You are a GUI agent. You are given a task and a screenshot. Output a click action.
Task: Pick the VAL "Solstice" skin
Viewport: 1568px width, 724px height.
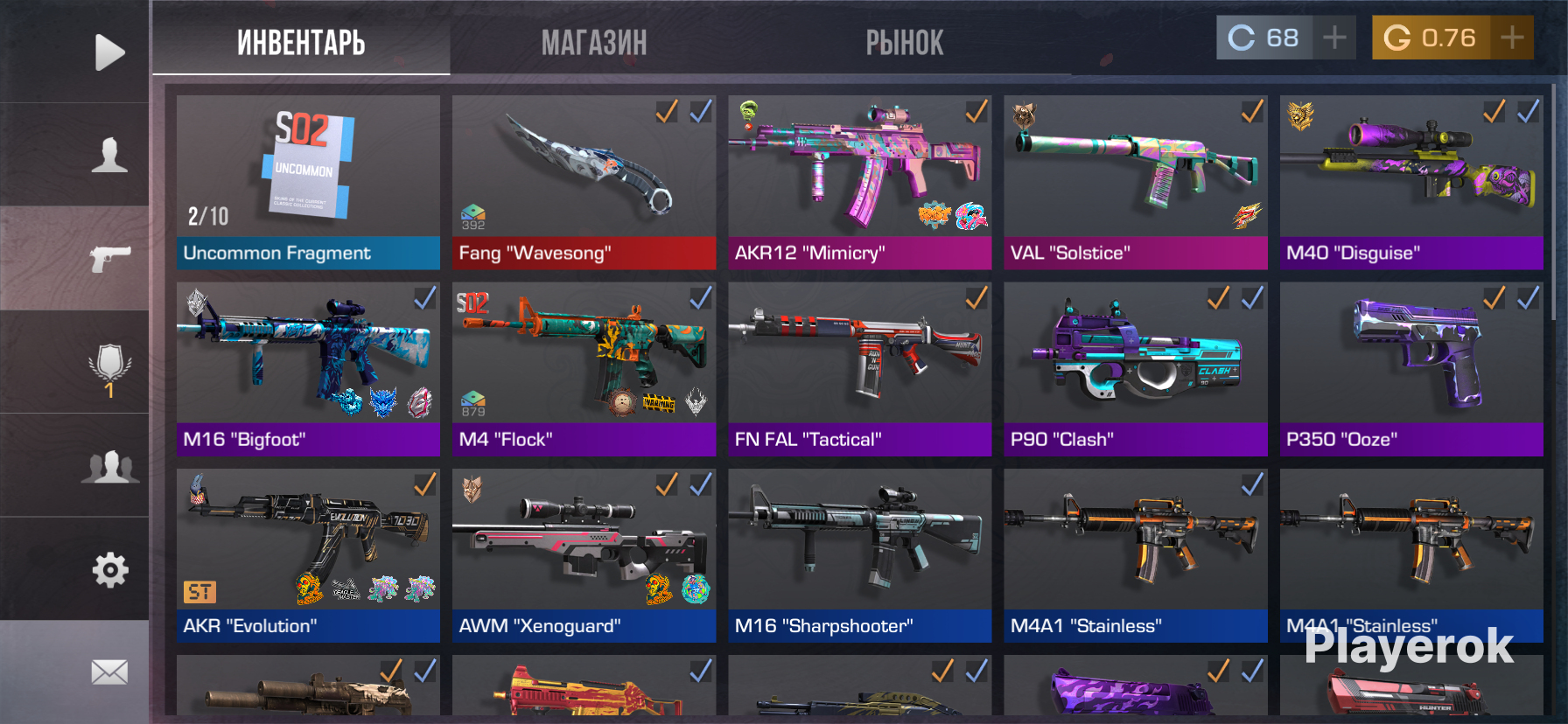tap(1135, 182)
